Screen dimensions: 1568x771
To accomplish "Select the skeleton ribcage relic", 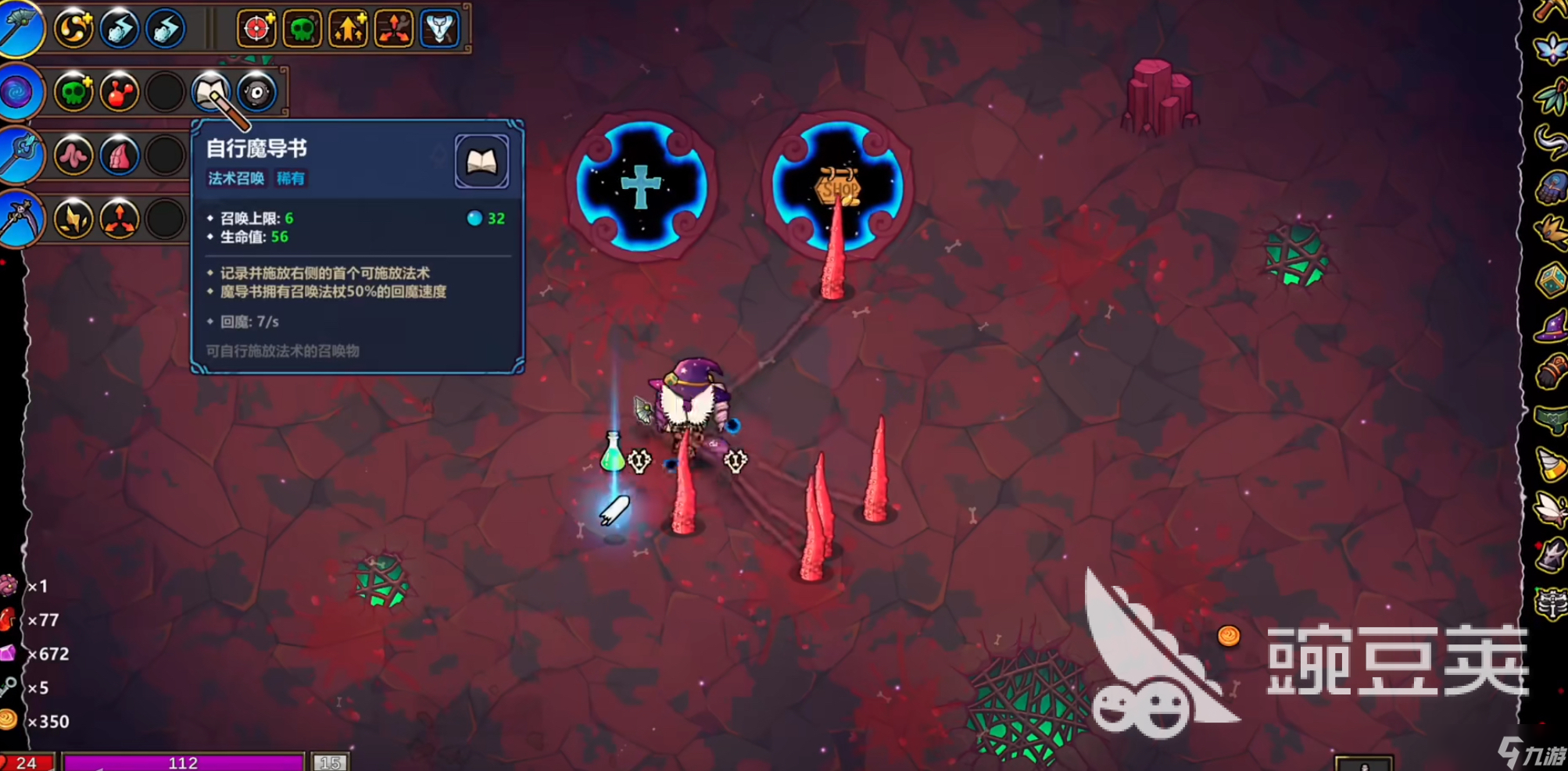I will tap(1550, 603).
